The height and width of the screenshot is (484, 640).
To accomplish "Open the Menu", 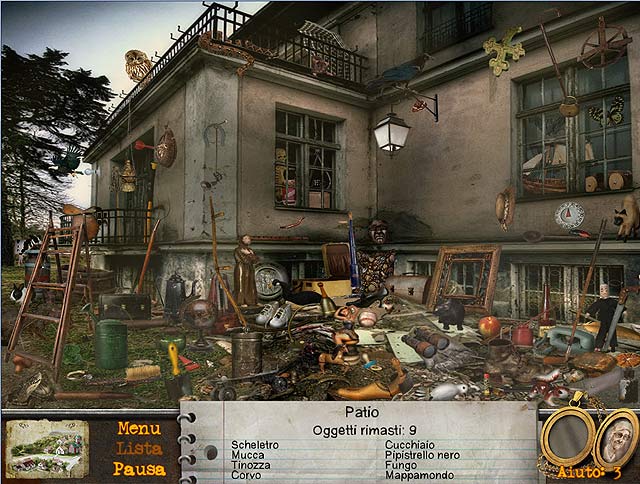I will click(139, 428).
